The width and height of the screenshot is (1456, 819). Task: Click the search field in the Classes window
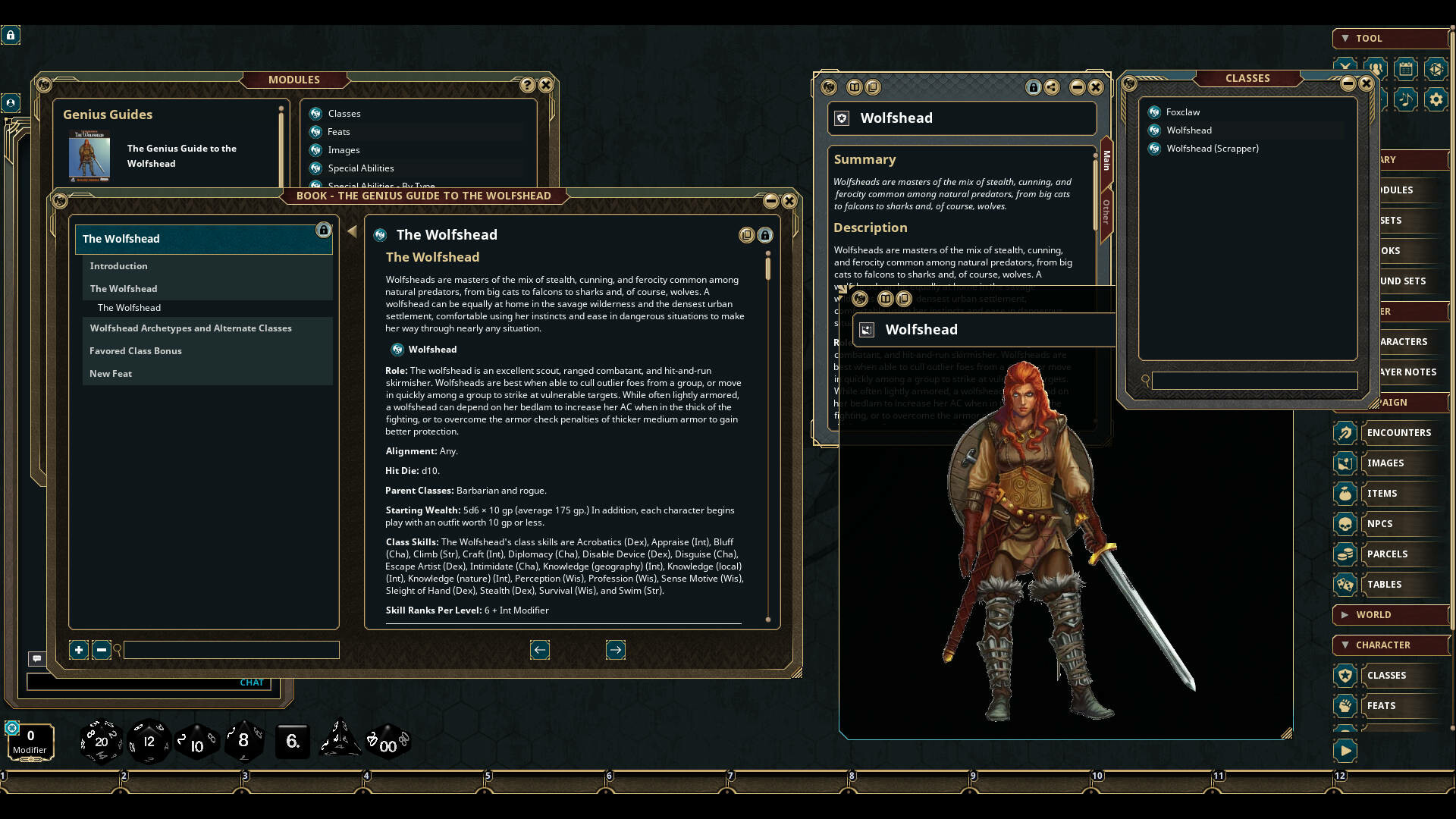[1255, 381]
